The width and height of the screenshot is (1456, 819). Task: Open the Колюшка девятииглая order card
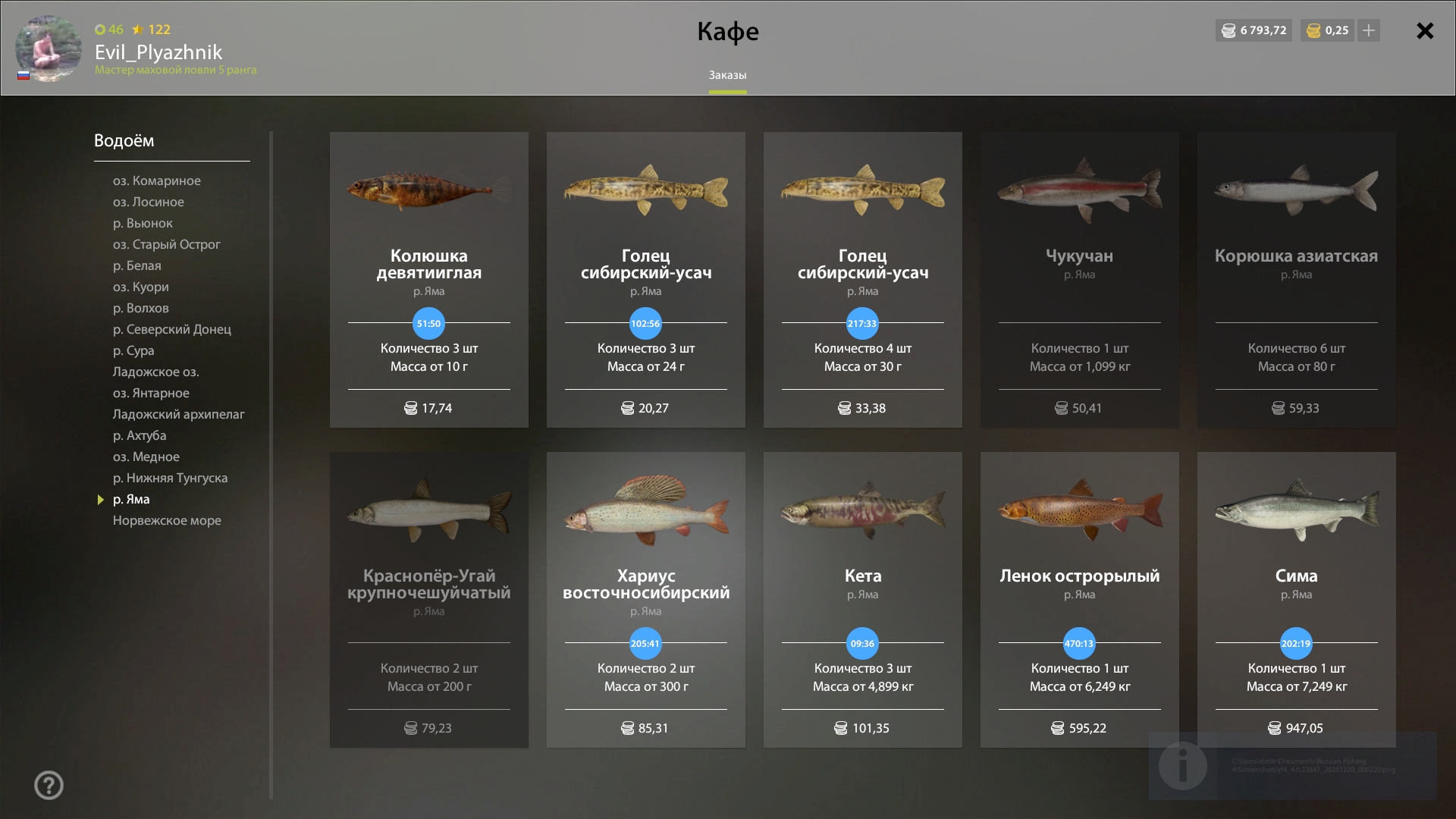click(429, 280)
